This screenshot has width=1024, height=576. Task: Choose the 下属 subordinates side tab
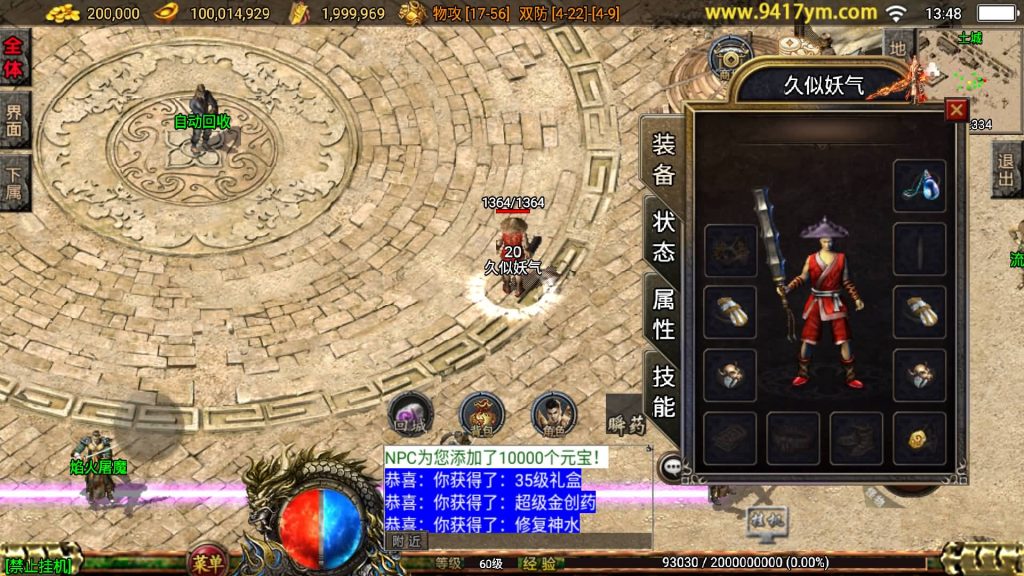pyautogui.click(x=14, y=182)
